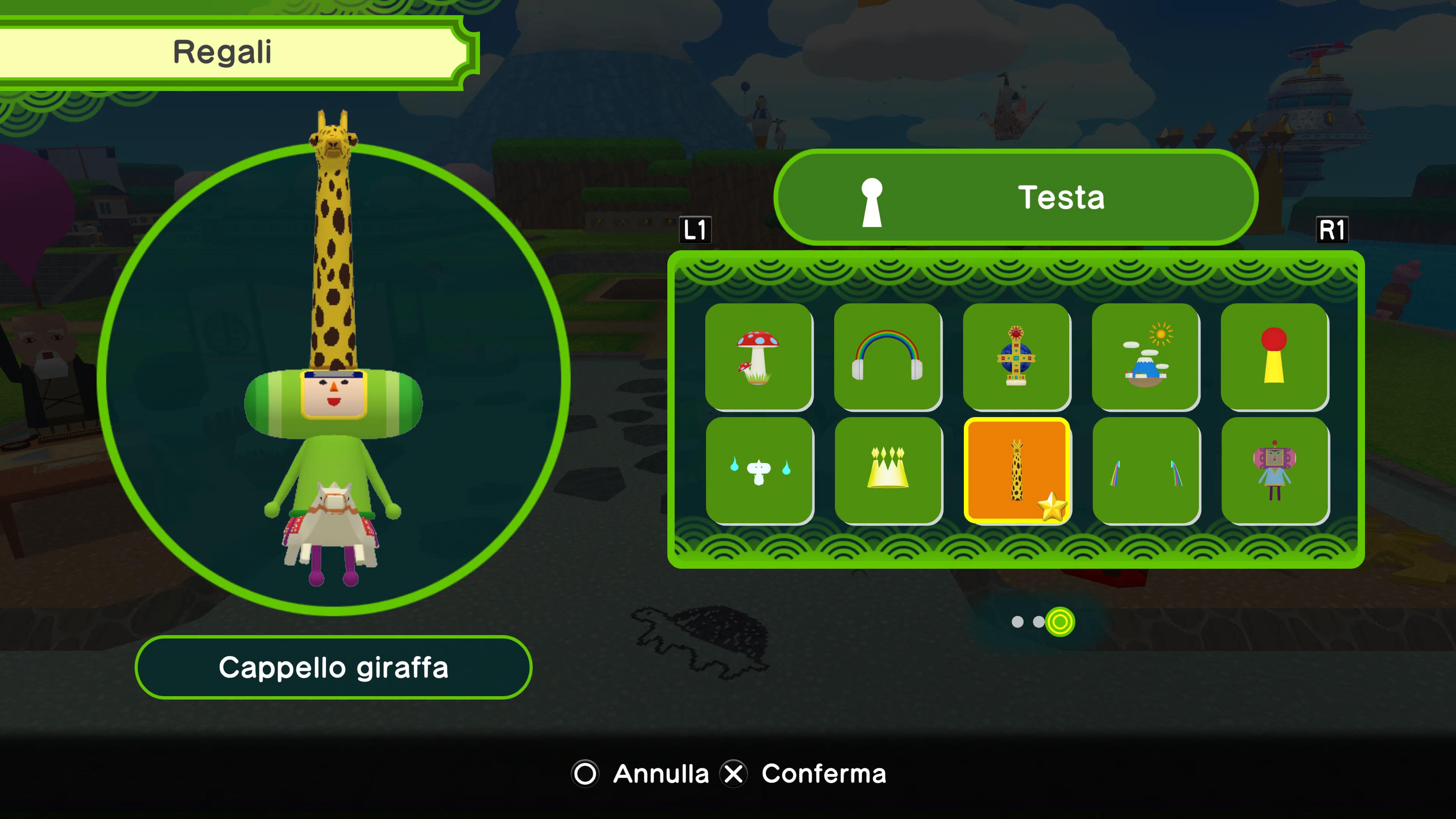The height and width of the screenshot is (819, 1456).
Task: Select the highlighted giraffe hat slot
Action: click(x=1016, y=470)
